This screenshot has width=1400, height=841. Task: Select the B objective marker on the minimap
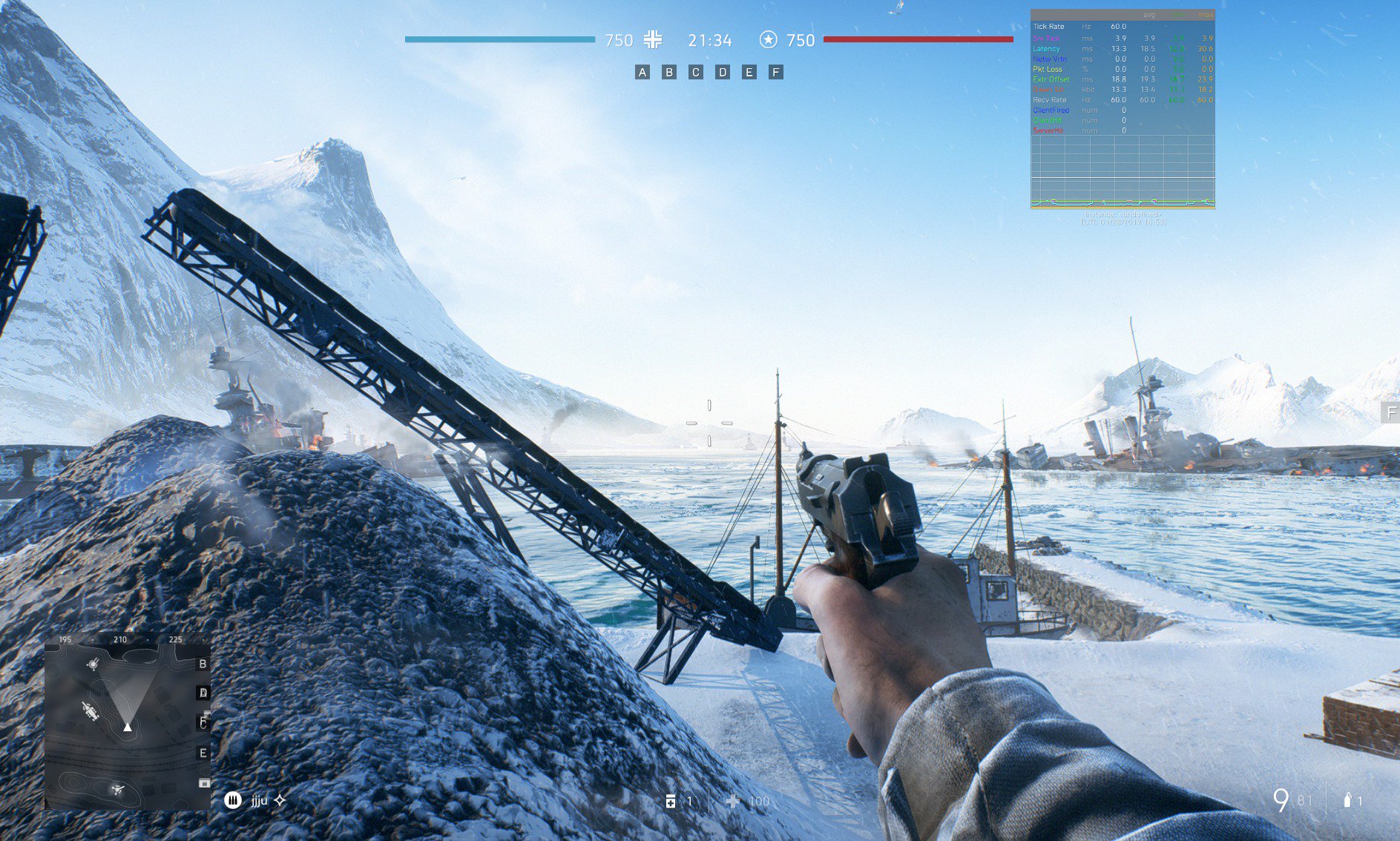[203, 664]
